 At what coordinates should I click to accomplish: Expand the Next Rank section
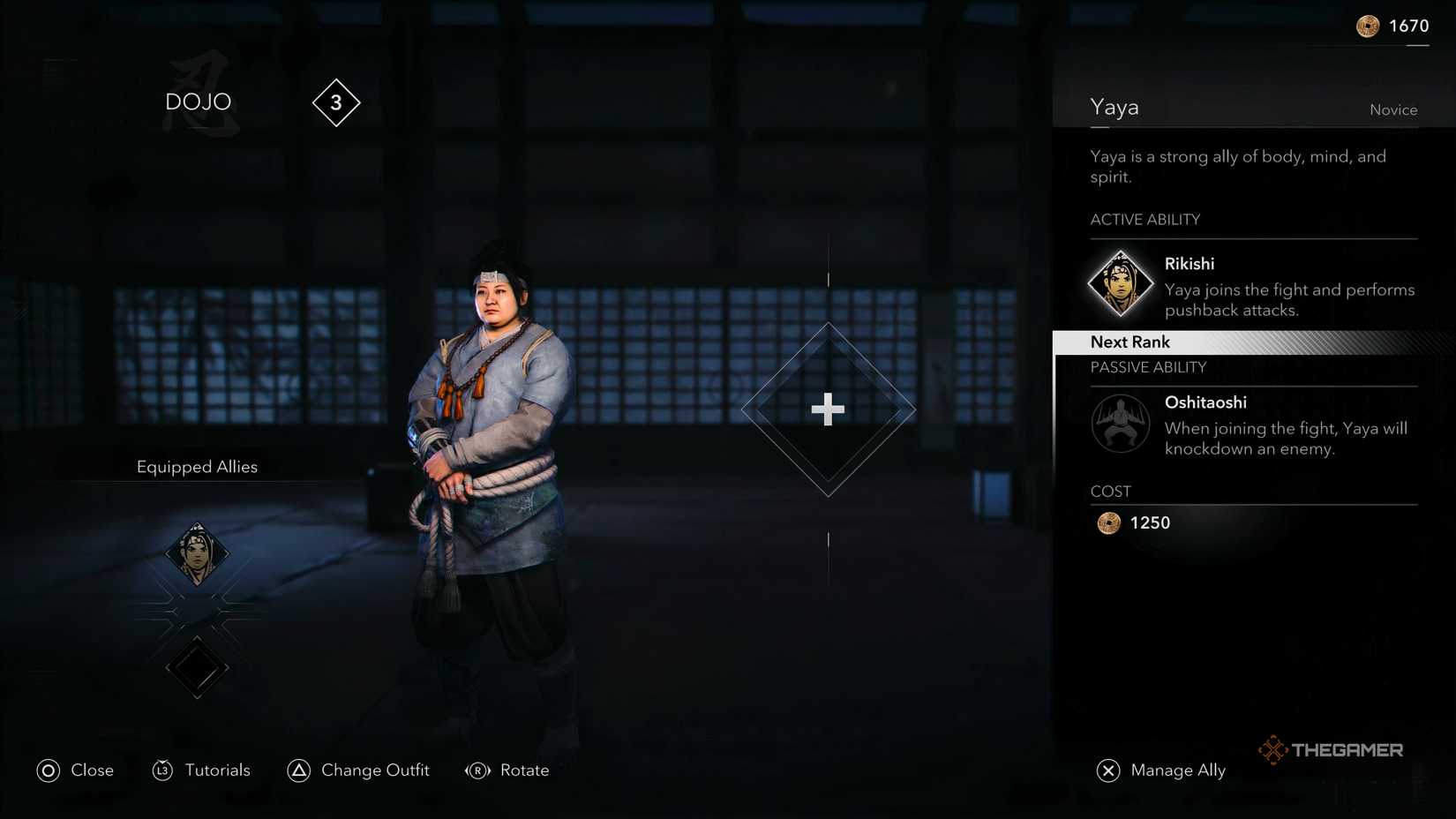(x=1130, y=342)
